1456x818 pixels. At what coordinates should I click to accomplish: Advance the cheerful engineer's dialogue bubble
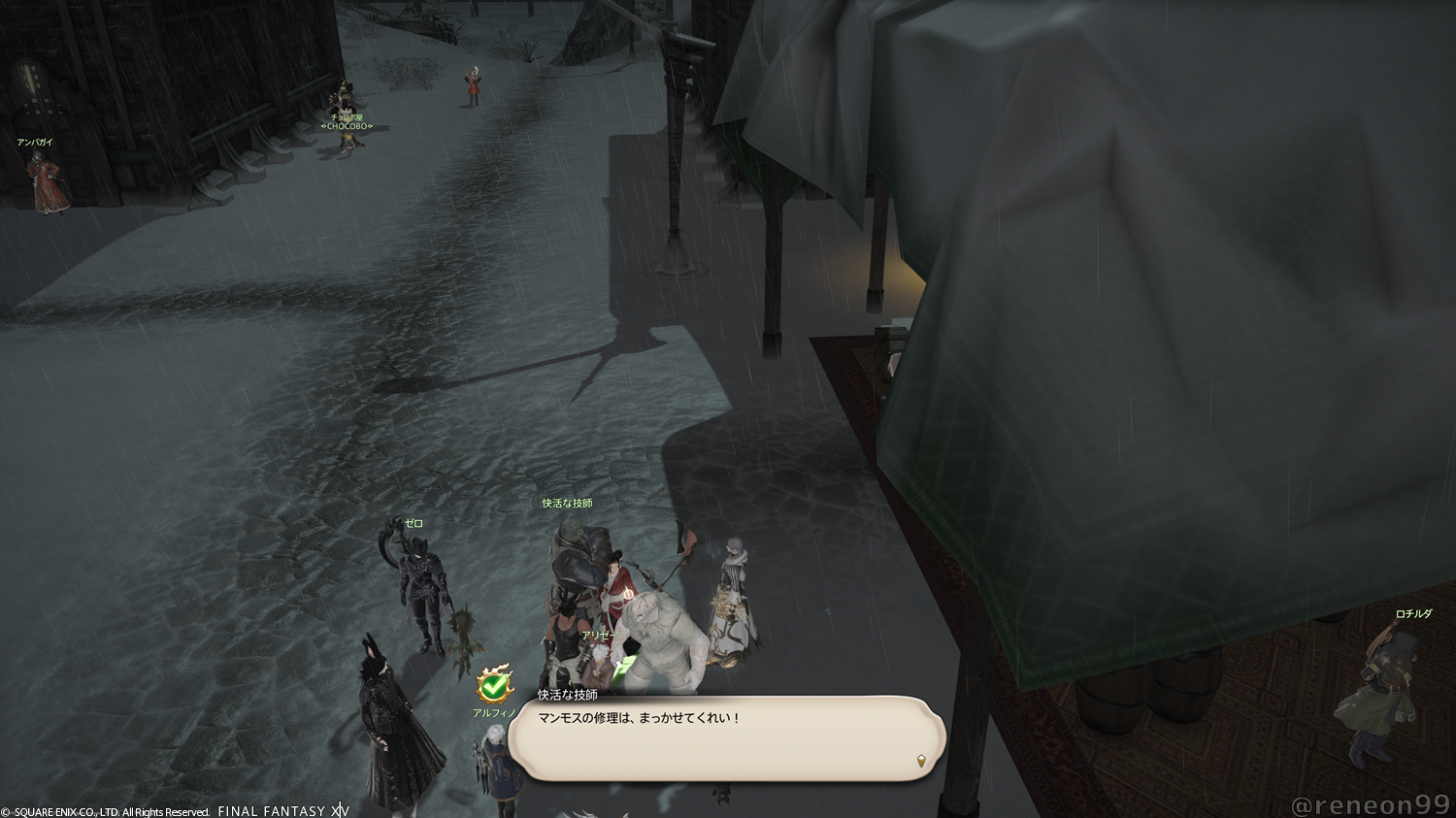[x=726, y=737]
